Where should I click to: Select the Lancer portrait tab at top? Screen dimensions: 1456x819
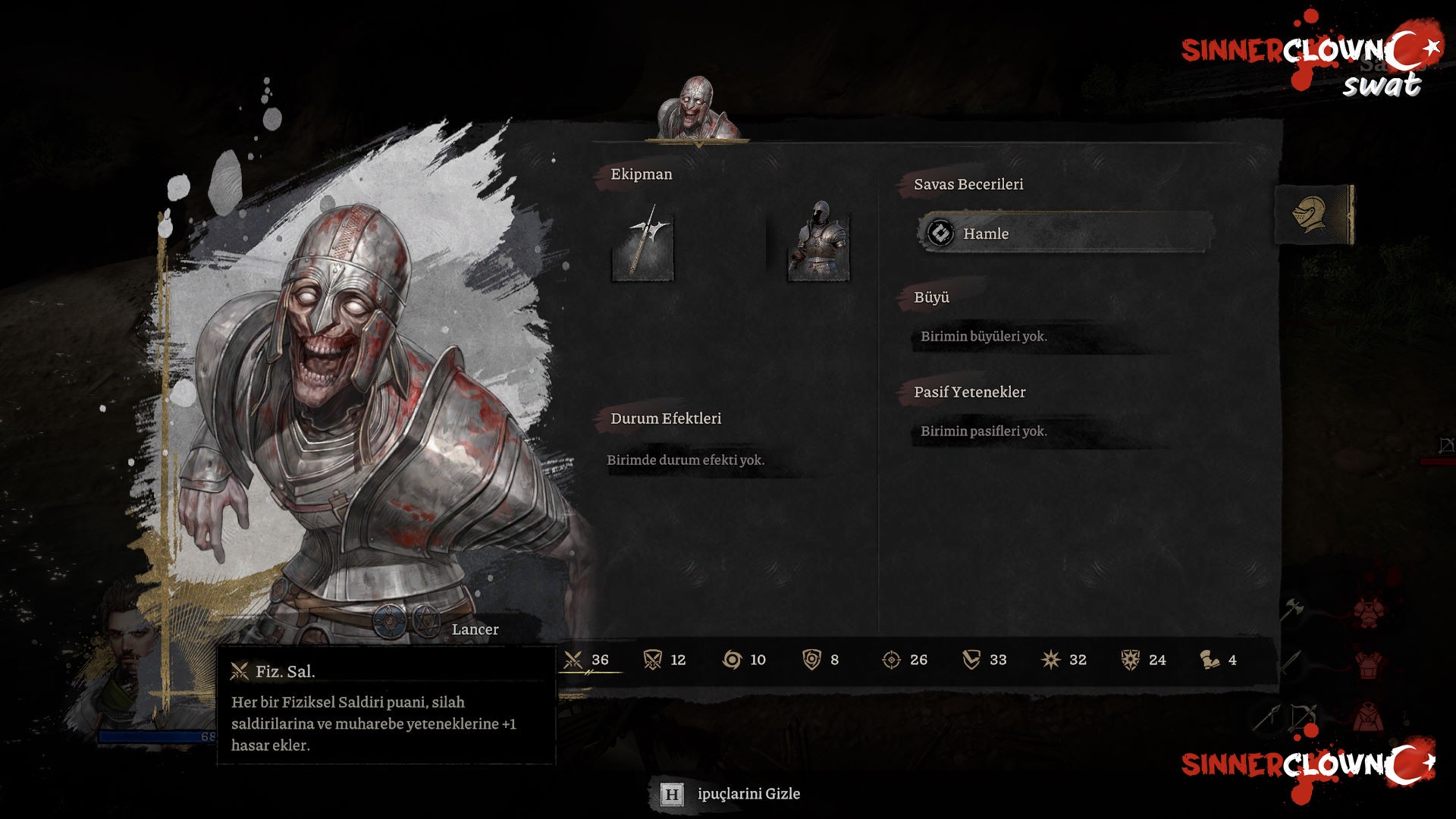coord(697,110)
